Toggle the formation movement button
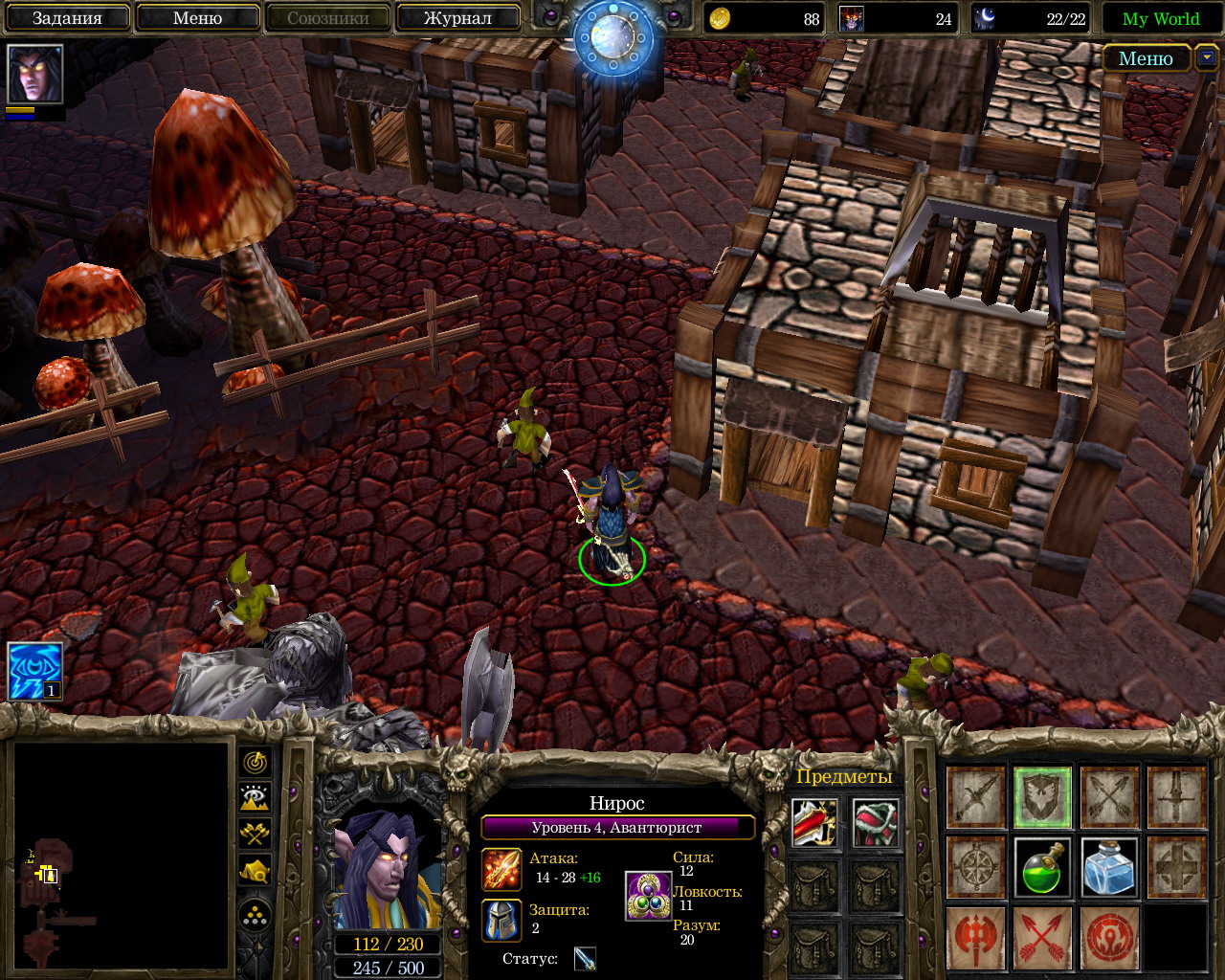This screenshot has width=1225, height=980. point(255,916)
